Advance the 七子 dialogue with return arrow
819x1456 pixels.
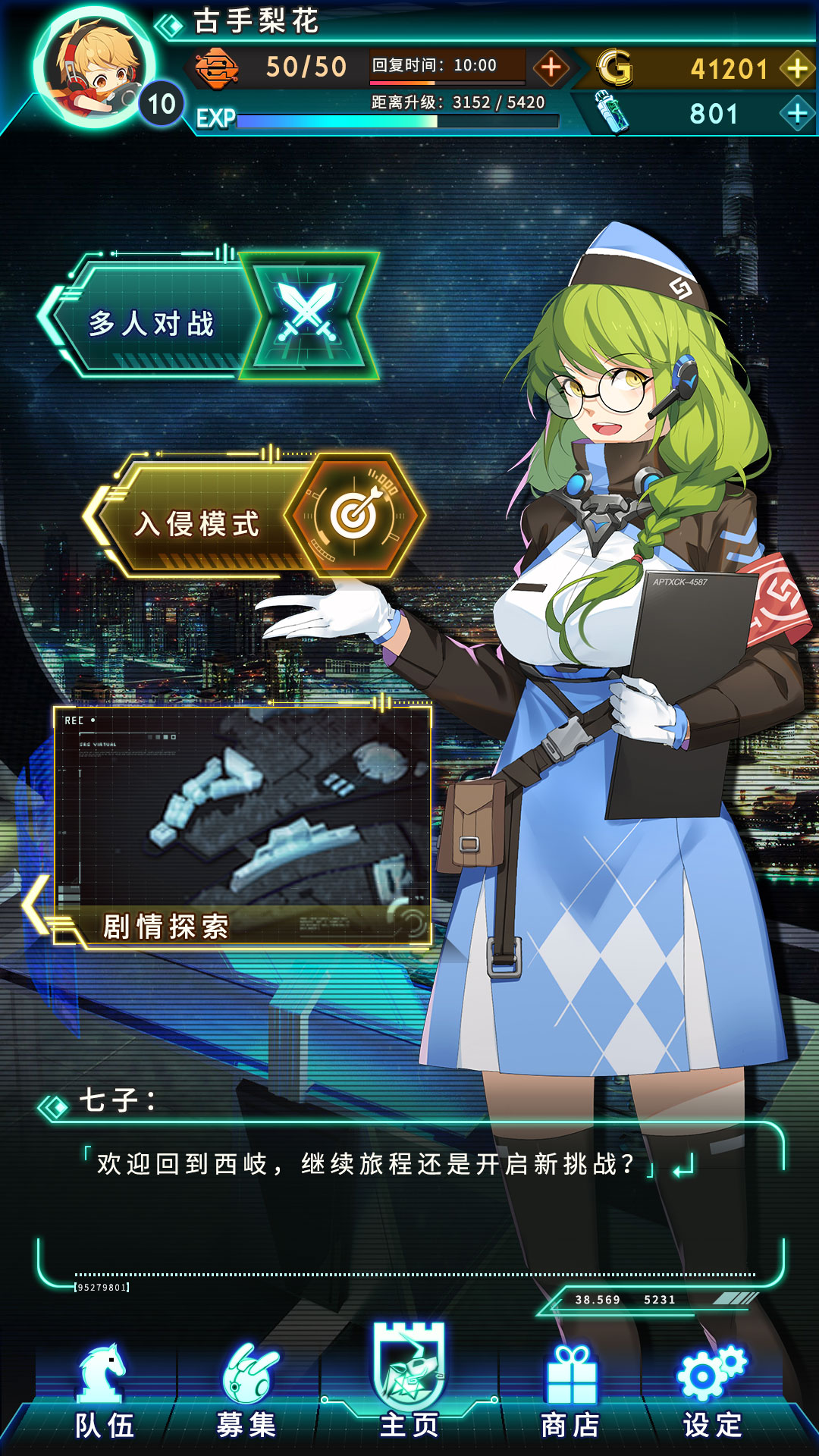click(683, 1166)
